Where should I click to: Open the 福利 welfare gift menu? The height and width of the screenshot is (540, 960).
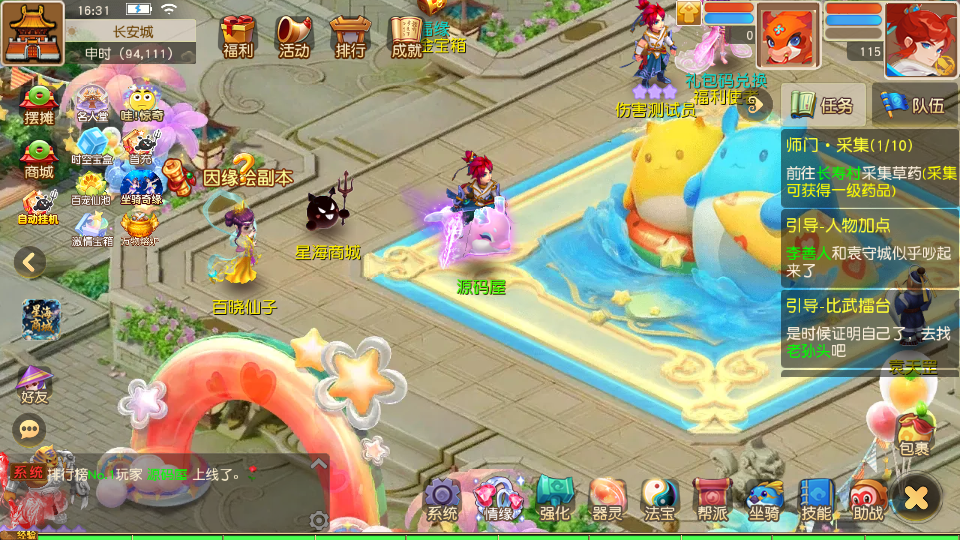tap(238, 36)
